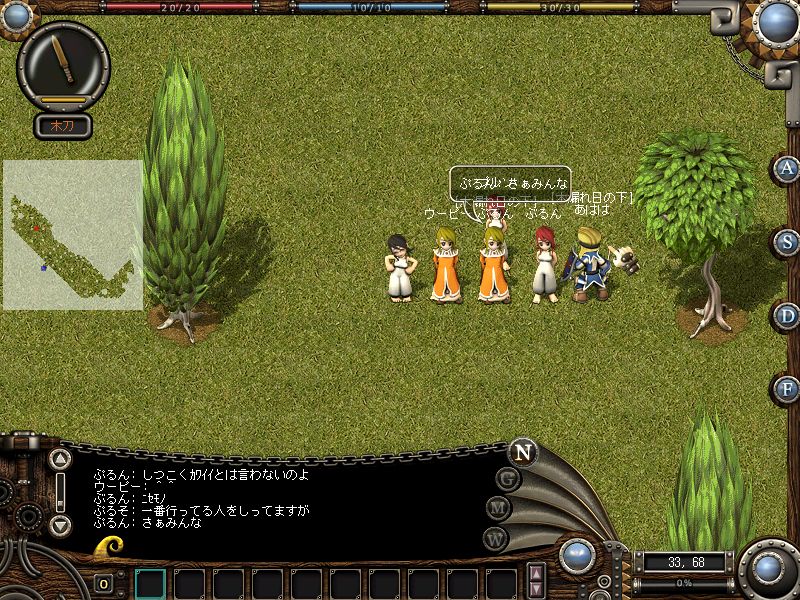Select the G chat channel button
The height and width of the screenshot is (600, 800).
[x=509, y=480]
